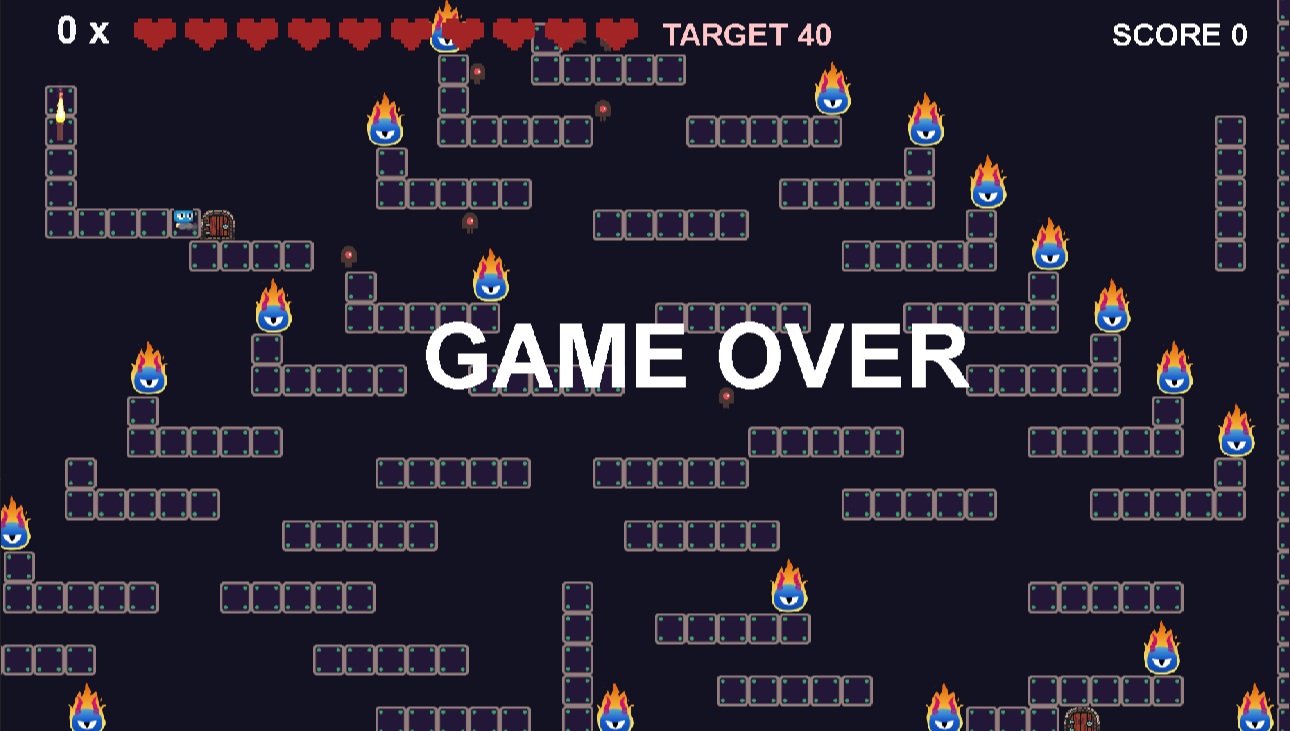Click the SCORE 0 display
The image size is (1290, 731).
(1180, 35)
